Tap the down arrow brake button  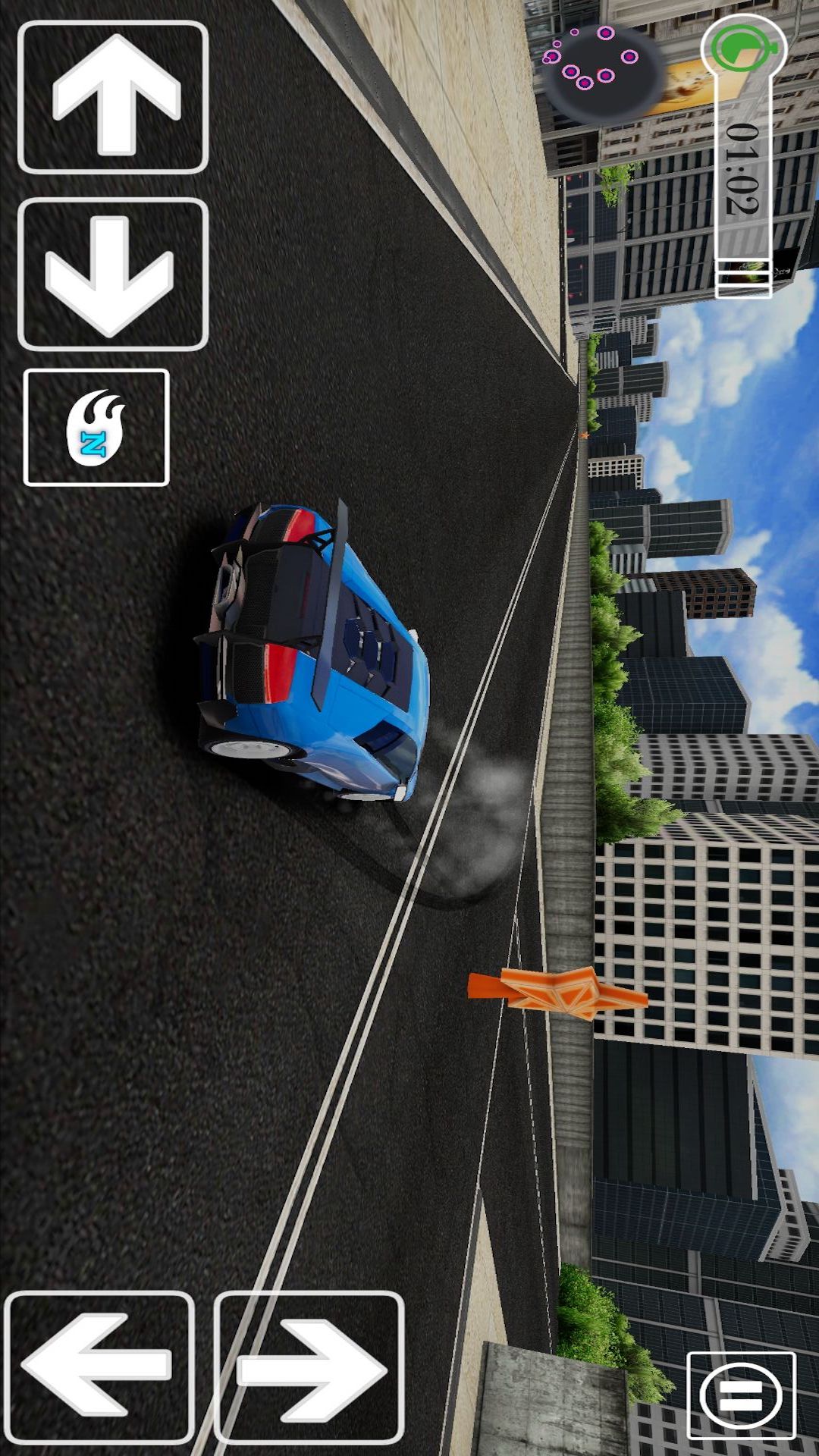(113, 274)
